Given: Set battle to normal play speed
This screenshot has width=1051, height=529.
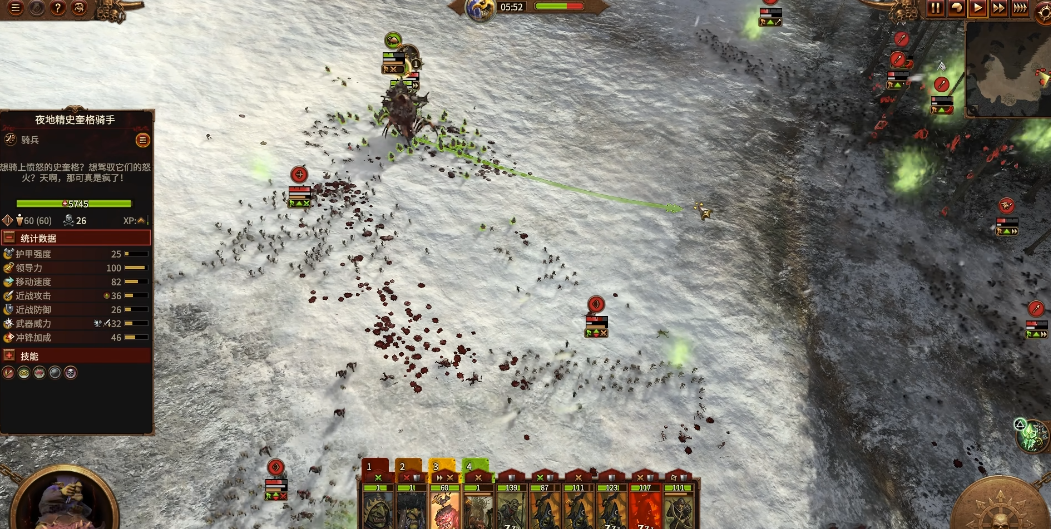Looking at the screenshot, I should [978, 8].
